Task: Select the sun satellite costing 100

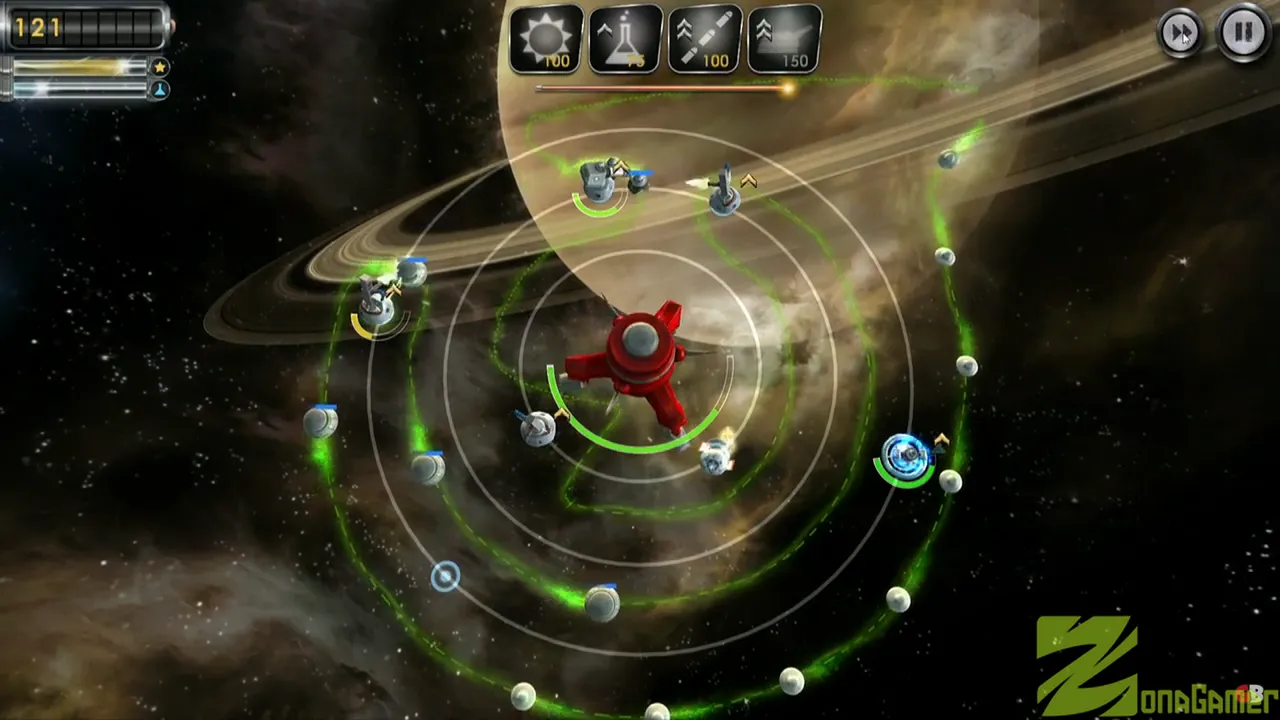Action: click(546, 39)
